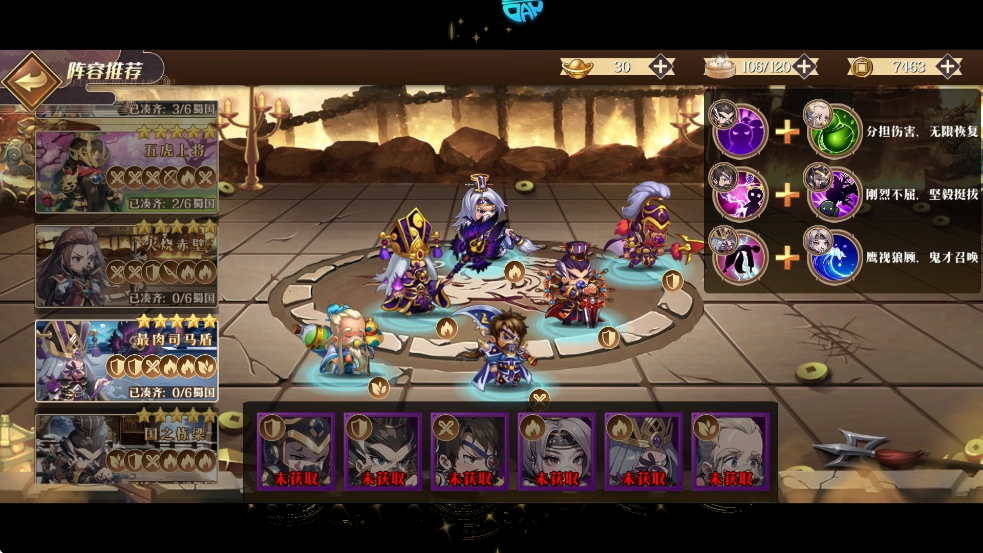Pick the sword hero with blue headband
The image size is (983, 553).
[x=470, y=450]
